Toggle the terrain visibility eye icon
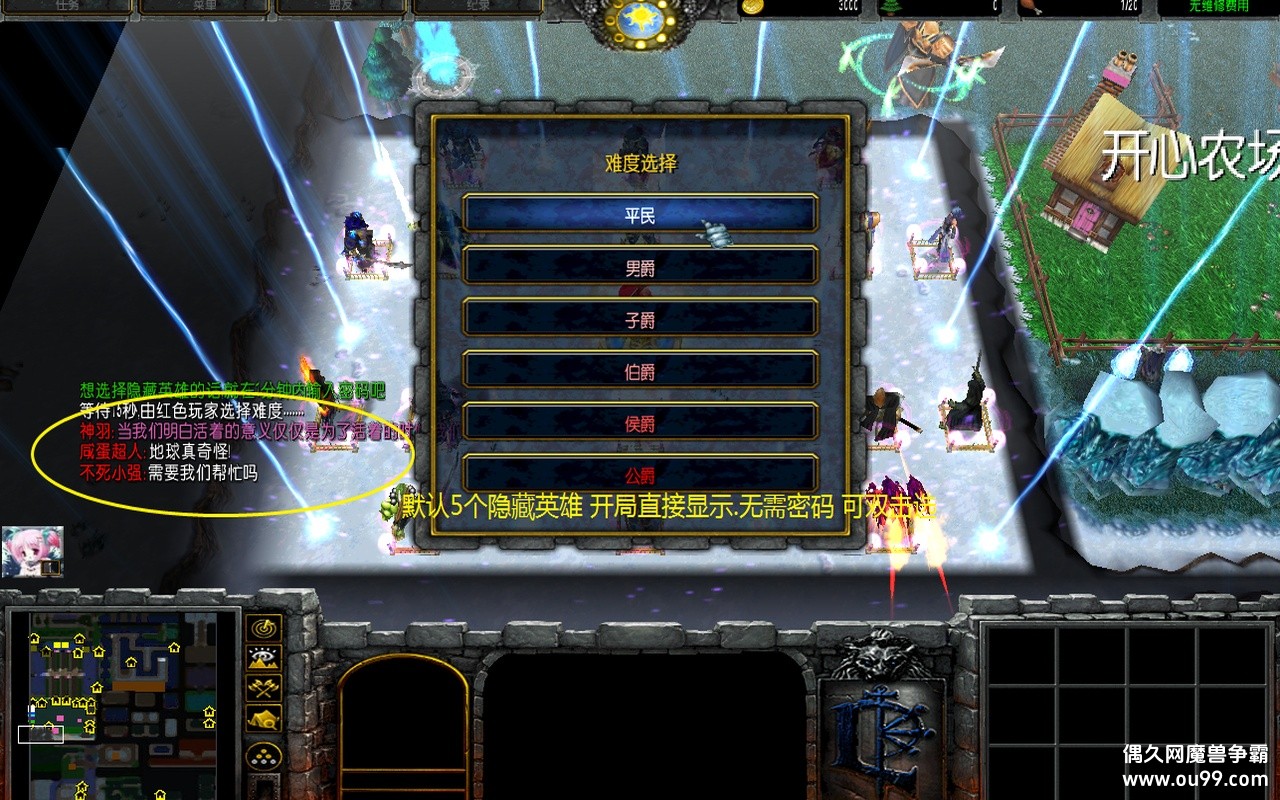The image size is (1280, 800). pyautogui.click(x=263, y=658)
